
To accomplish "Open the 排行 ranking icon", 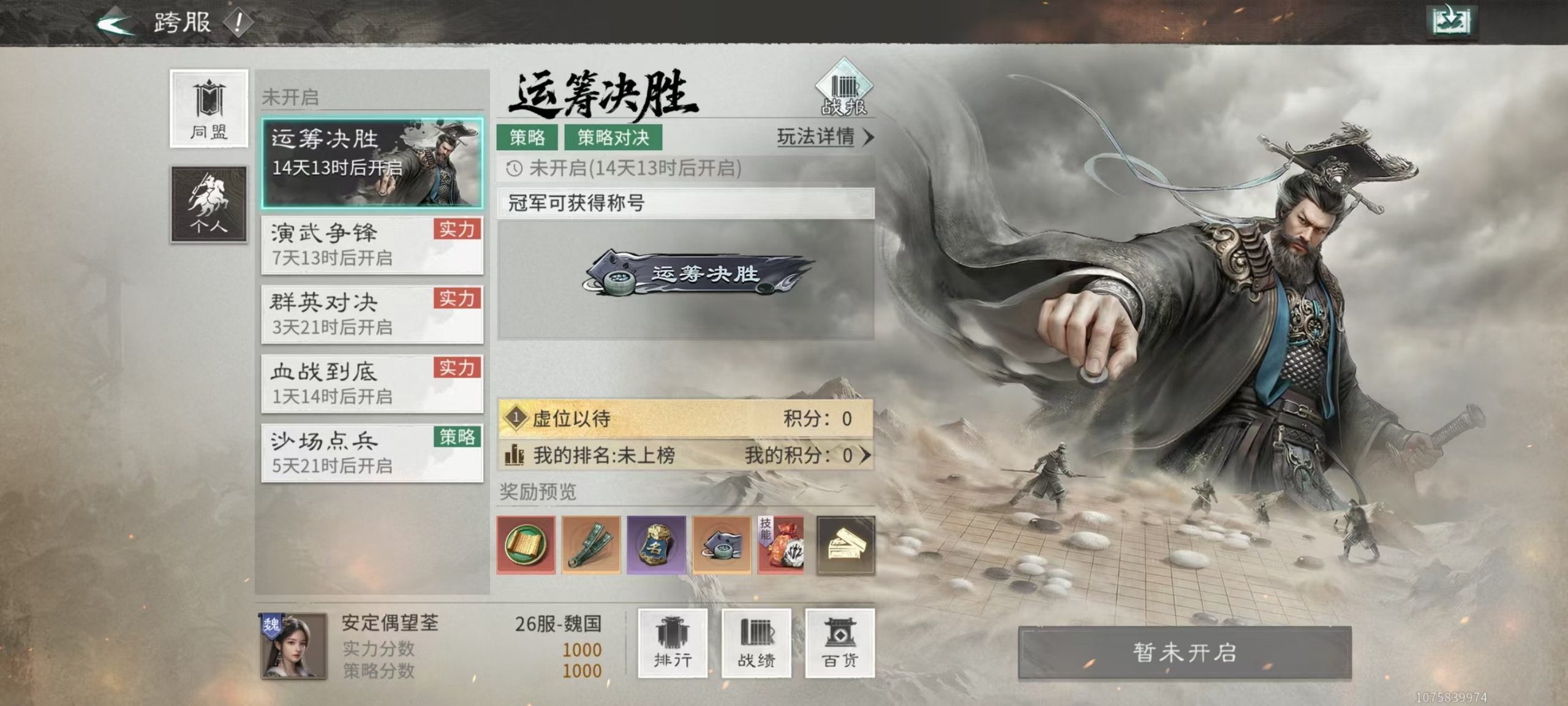I will coord(673,642).
